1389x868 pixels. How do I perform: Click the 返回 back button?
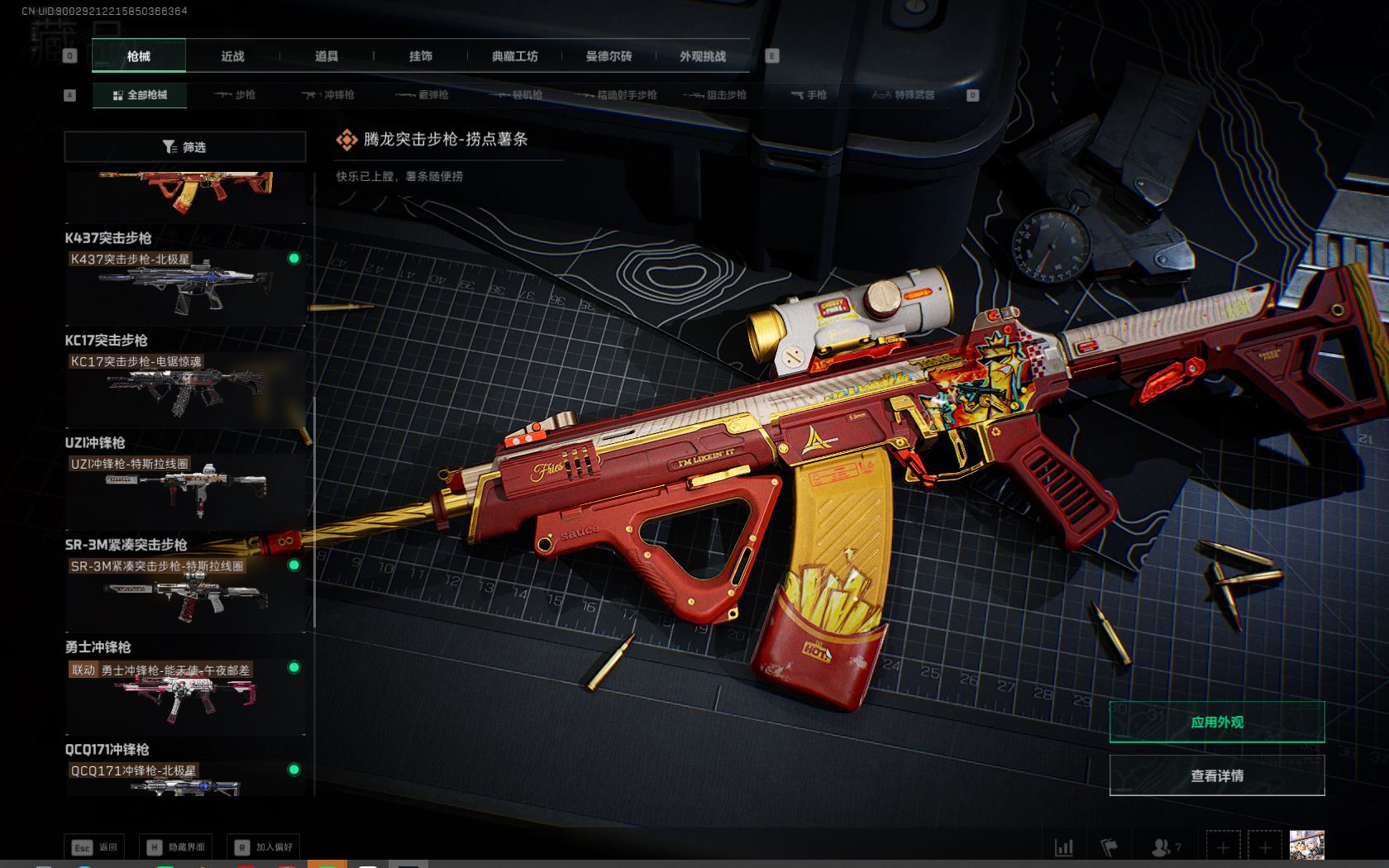pos(95,847)
